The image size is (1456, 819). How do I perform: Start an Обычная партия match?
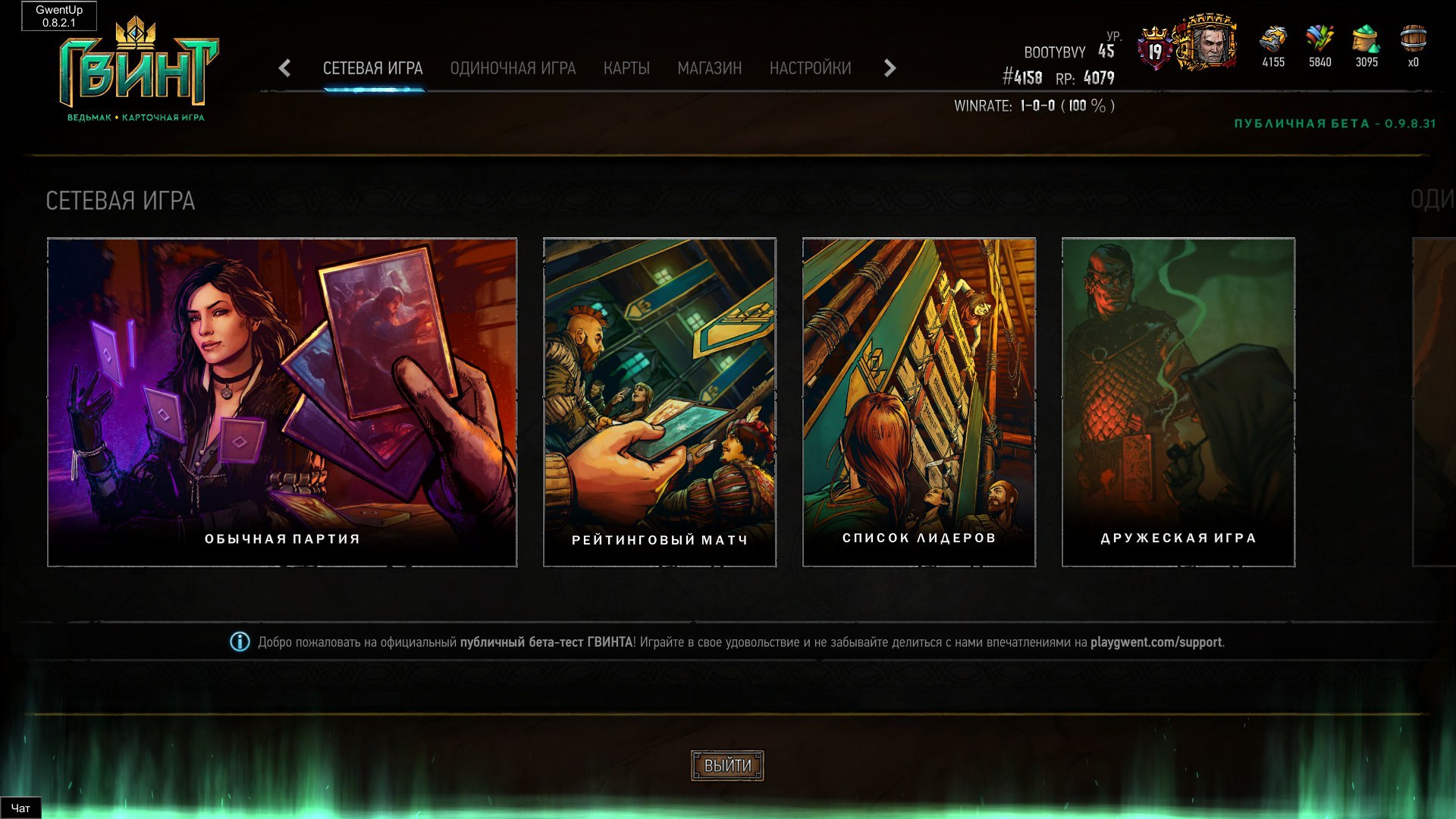pos(282,402)
